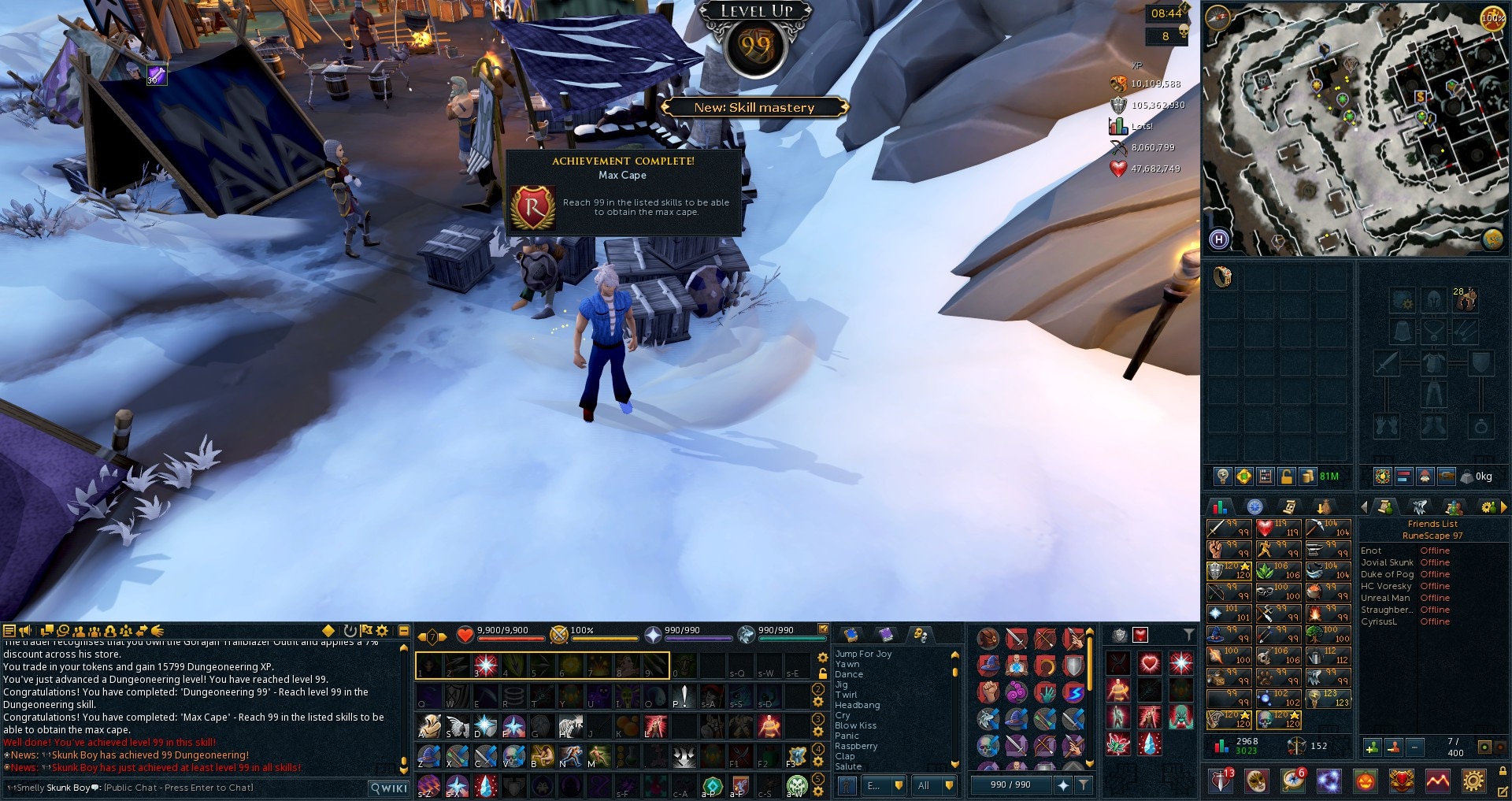The height and width of the screenshot is (801, 1512).
Task: Click the compass icon on the minimap
Action: (x=1218, y=17)
